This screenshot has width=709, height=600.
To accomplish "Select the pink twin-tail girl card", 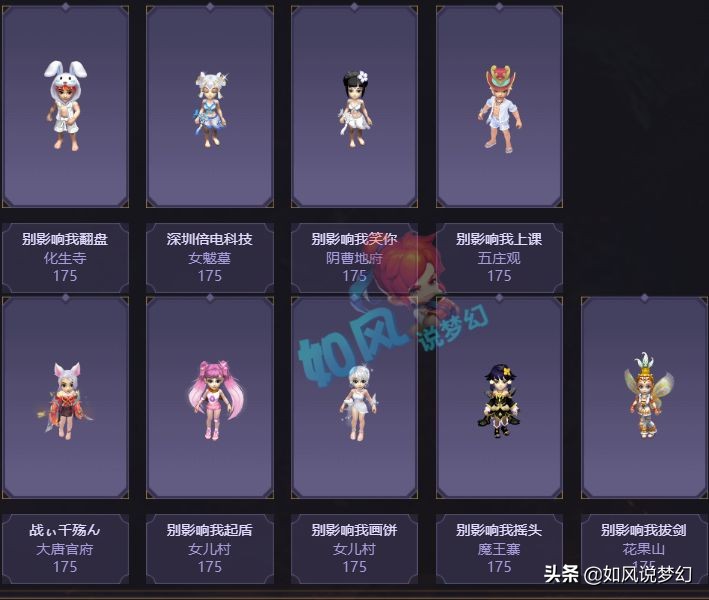I will pyautogui.click(x=210, y=397).
